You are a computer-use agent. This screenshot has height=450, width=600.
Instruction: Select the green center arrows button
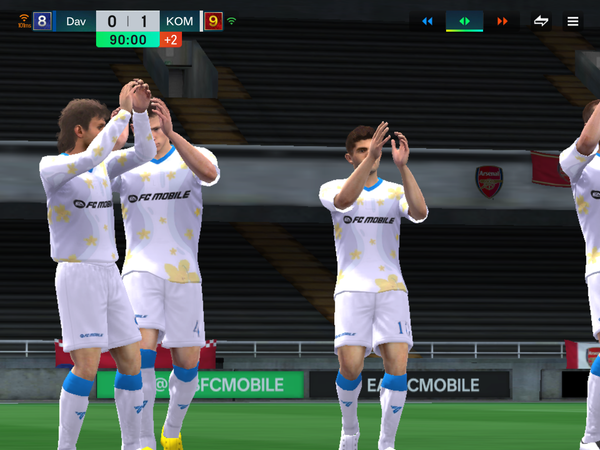click(x=464, y=21)
